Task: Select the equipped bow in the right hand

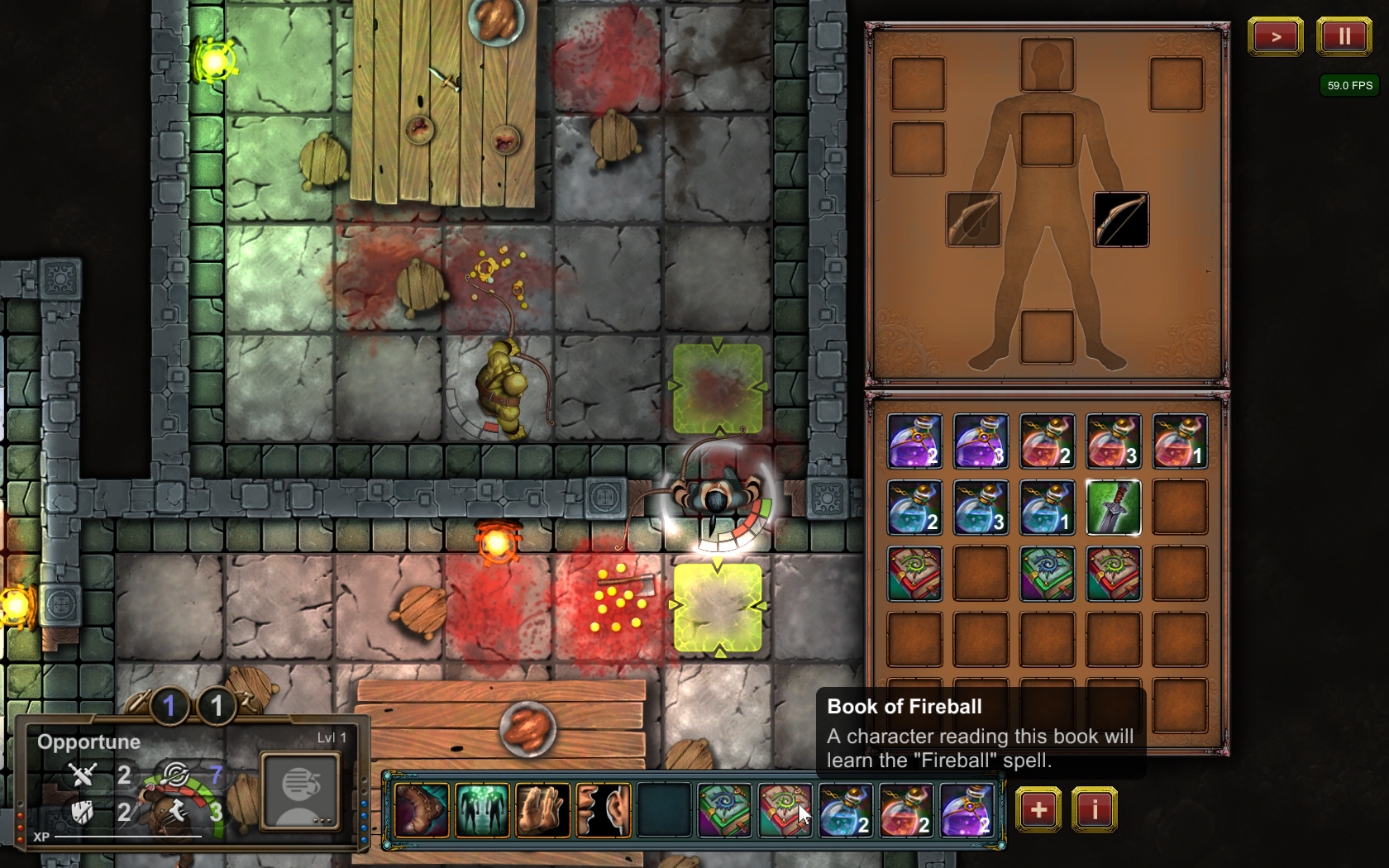Action: pos(1121,220)
